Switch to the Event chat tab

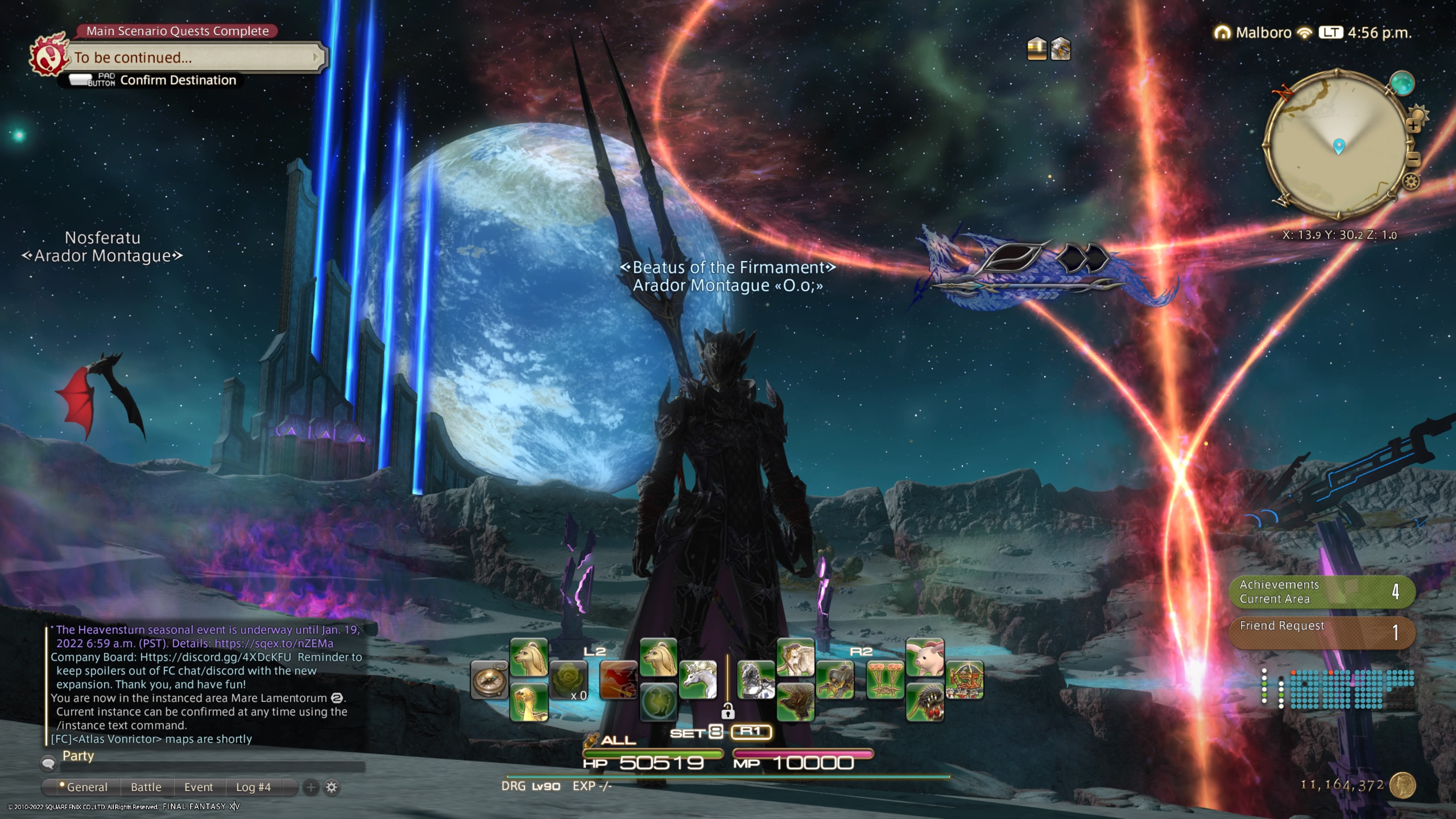(x=198, y=787)
